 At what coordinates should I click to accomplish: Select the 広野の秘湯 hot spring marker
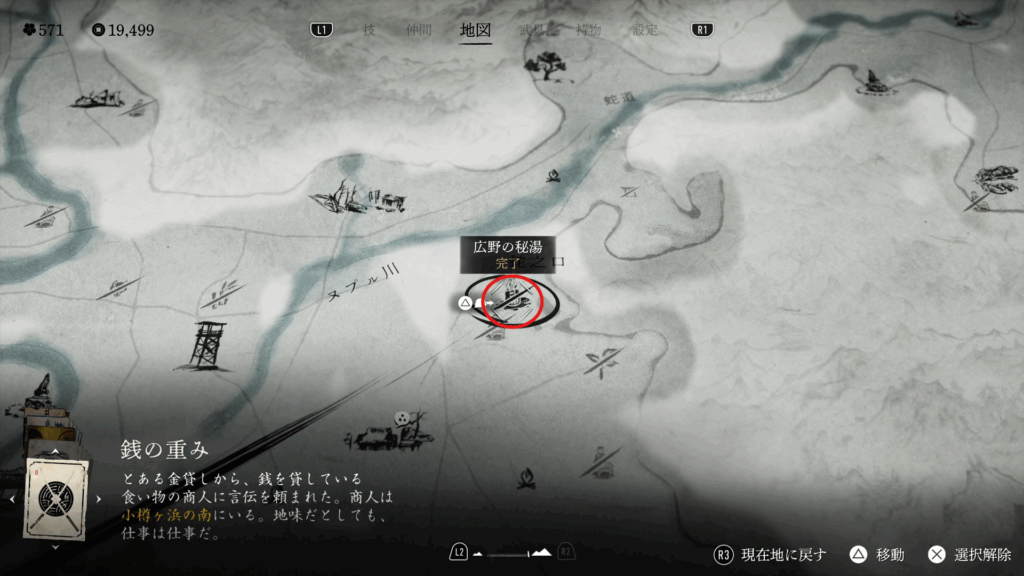[512, 298]
